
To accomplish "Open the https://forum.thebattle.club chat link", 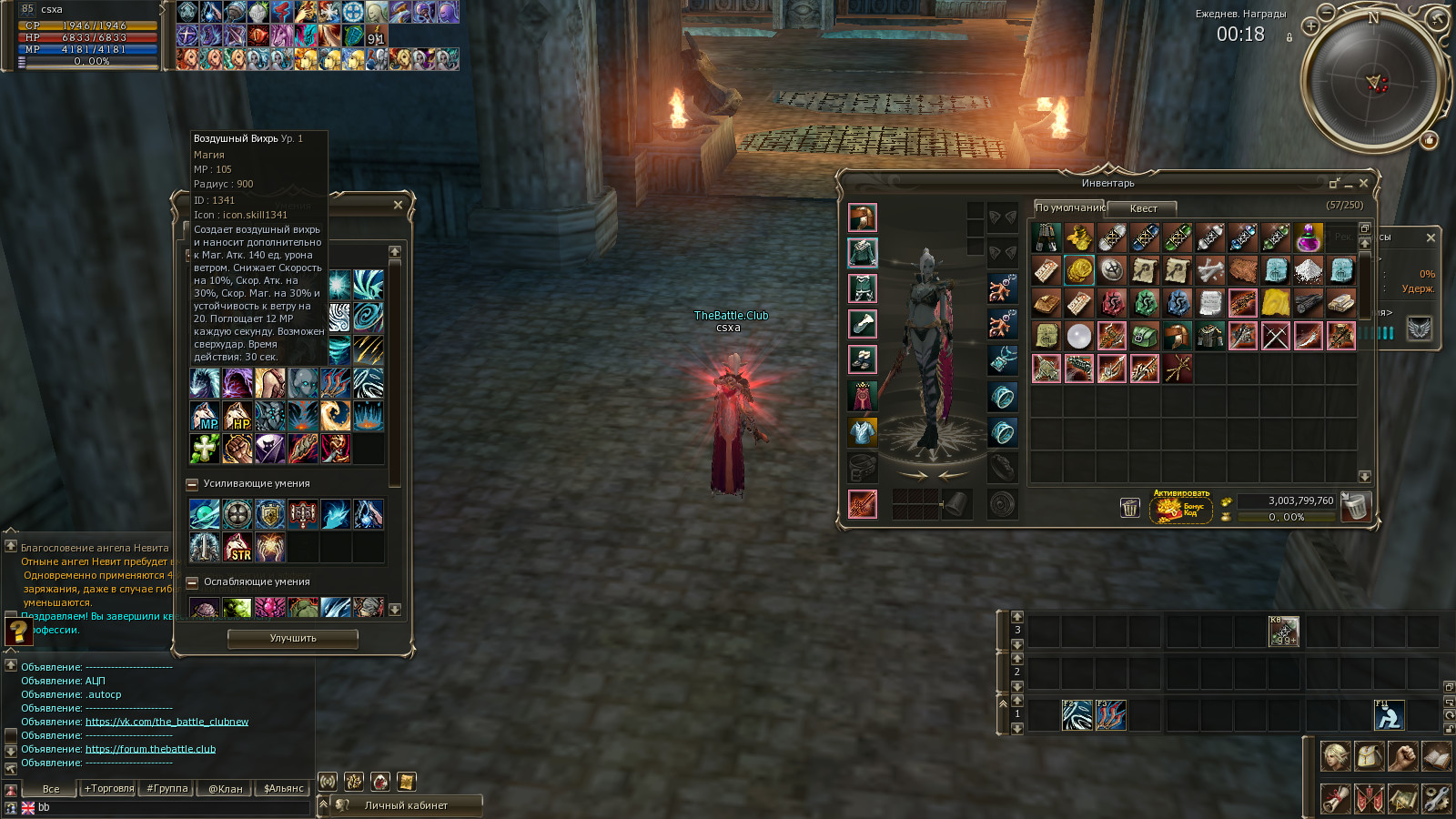I will click(x=150, y=750).
